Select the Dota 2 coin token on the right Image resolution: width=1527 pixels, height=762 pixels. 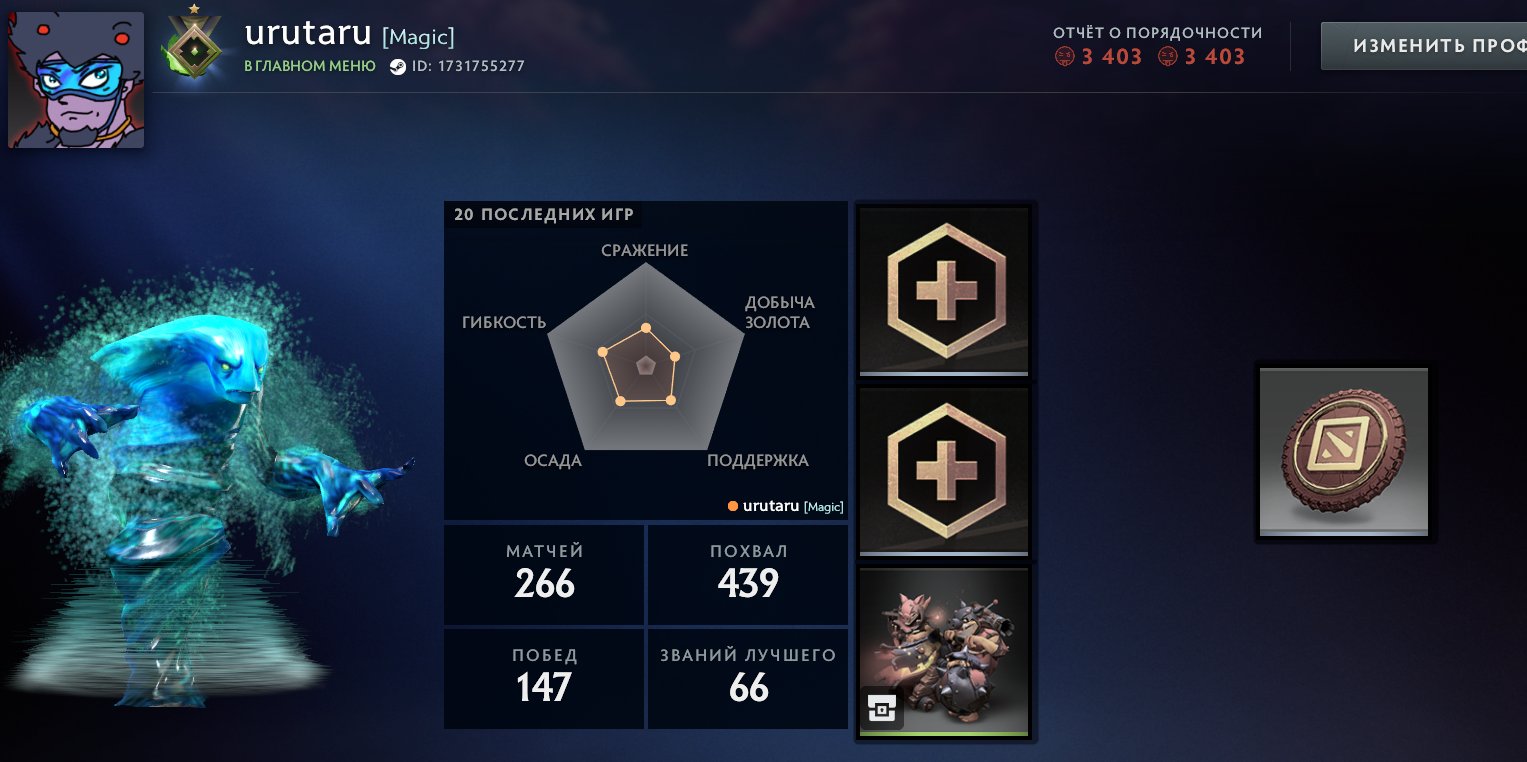(x=1343, y=452)
